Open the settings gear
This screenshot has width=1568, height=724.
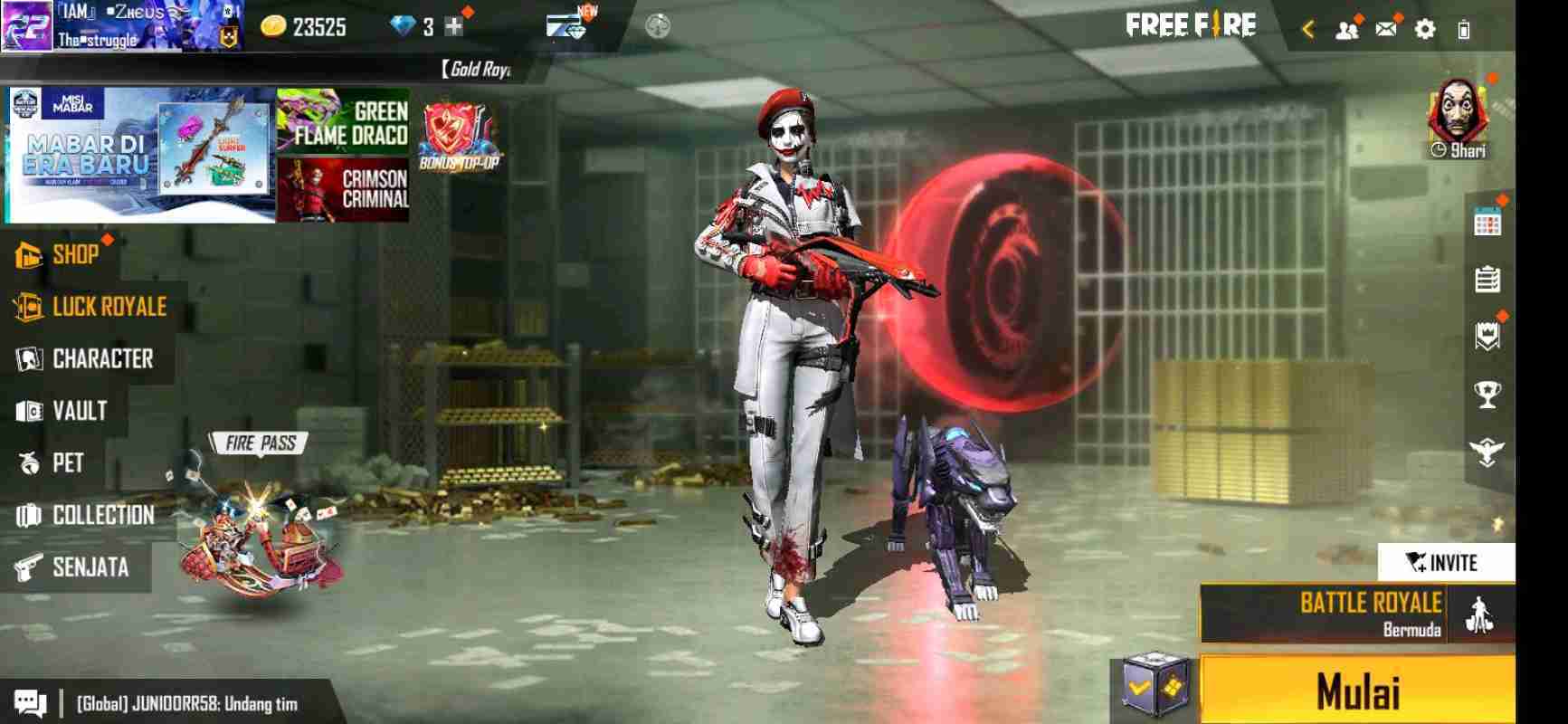click(1425, 30)
